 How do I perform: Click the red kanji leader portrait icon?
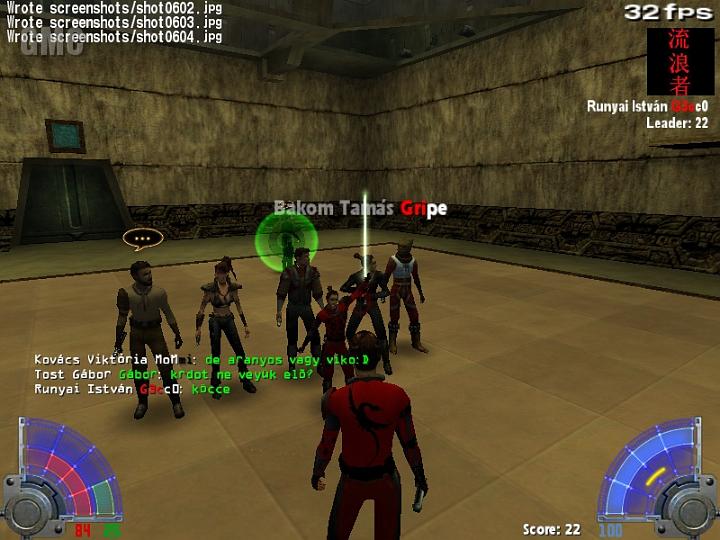point(680,61)
